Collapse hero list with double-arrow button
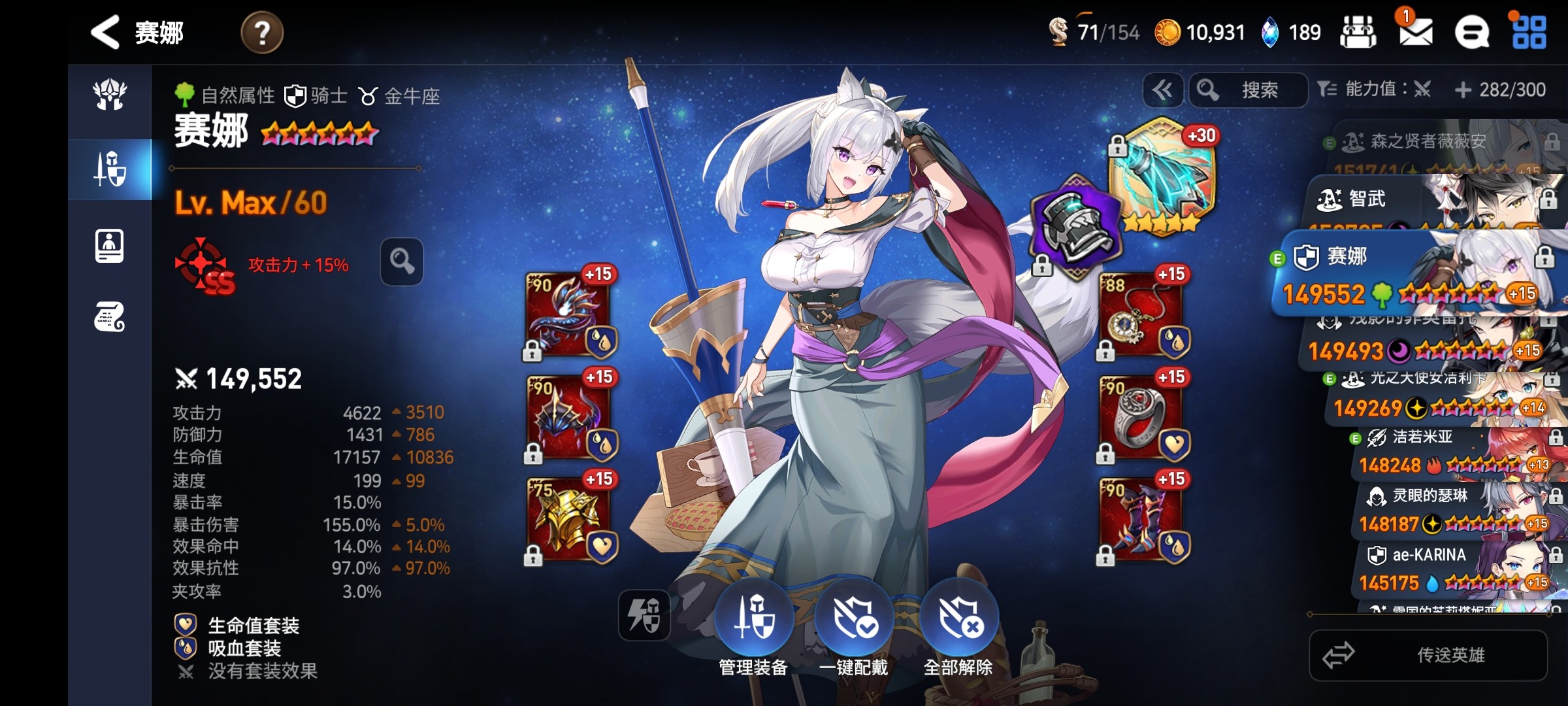1568x706 pixels. (x=1162, y=90)
